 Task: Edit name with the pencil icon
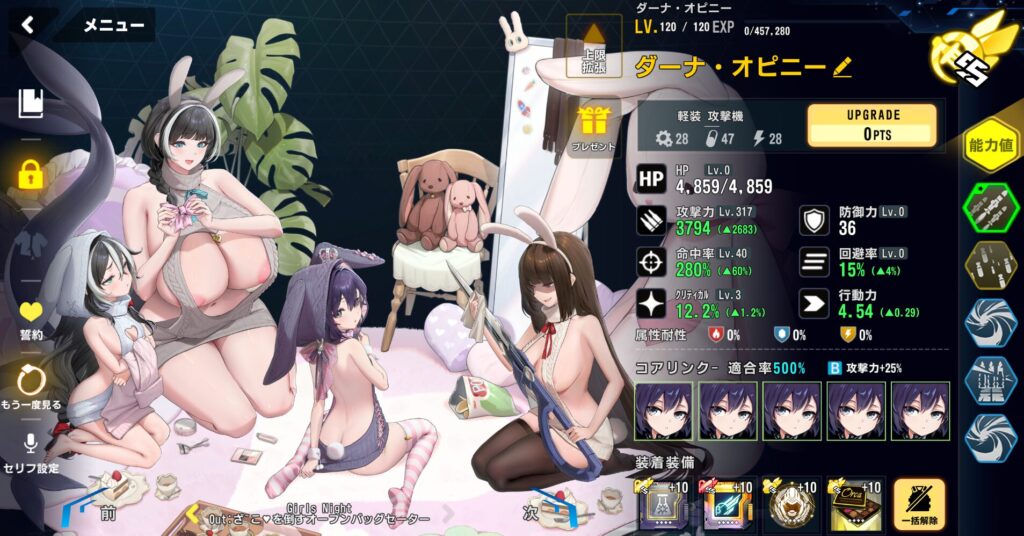(x=842, y=67)
